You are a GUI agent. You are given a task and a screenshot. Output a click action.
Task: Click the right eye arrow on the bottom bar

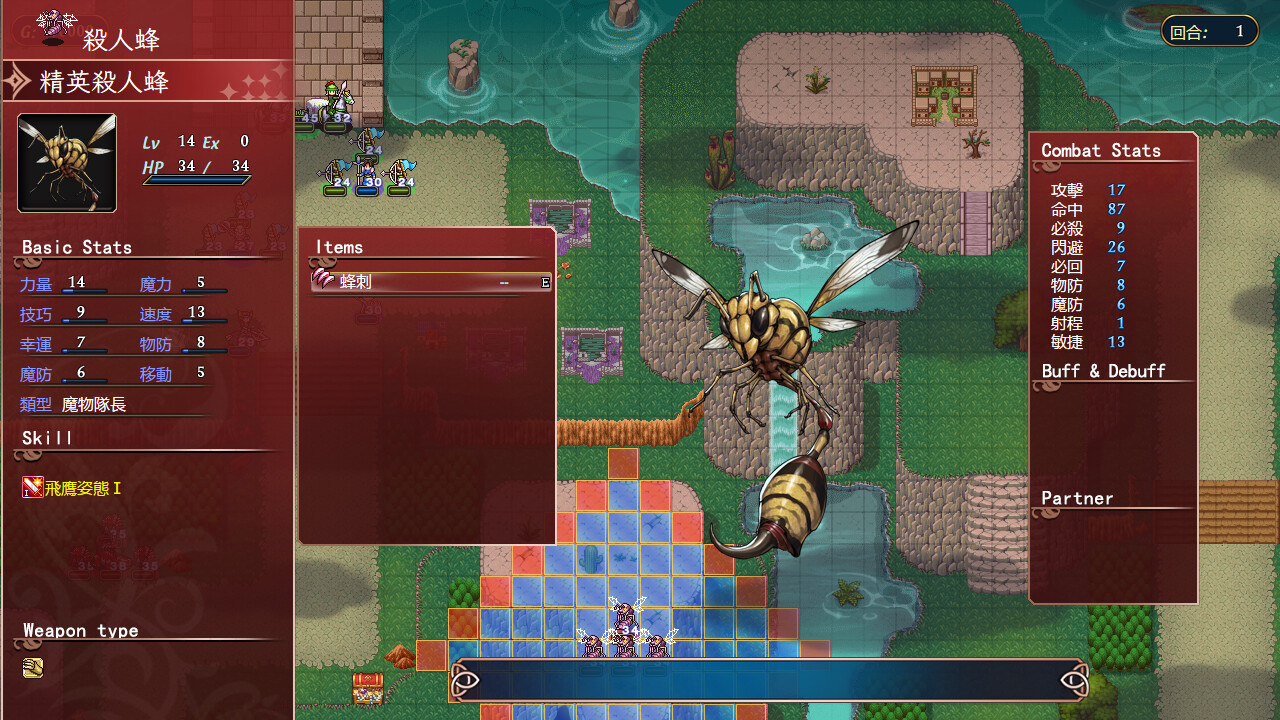pyautogui.click(x=1073, y=682)
